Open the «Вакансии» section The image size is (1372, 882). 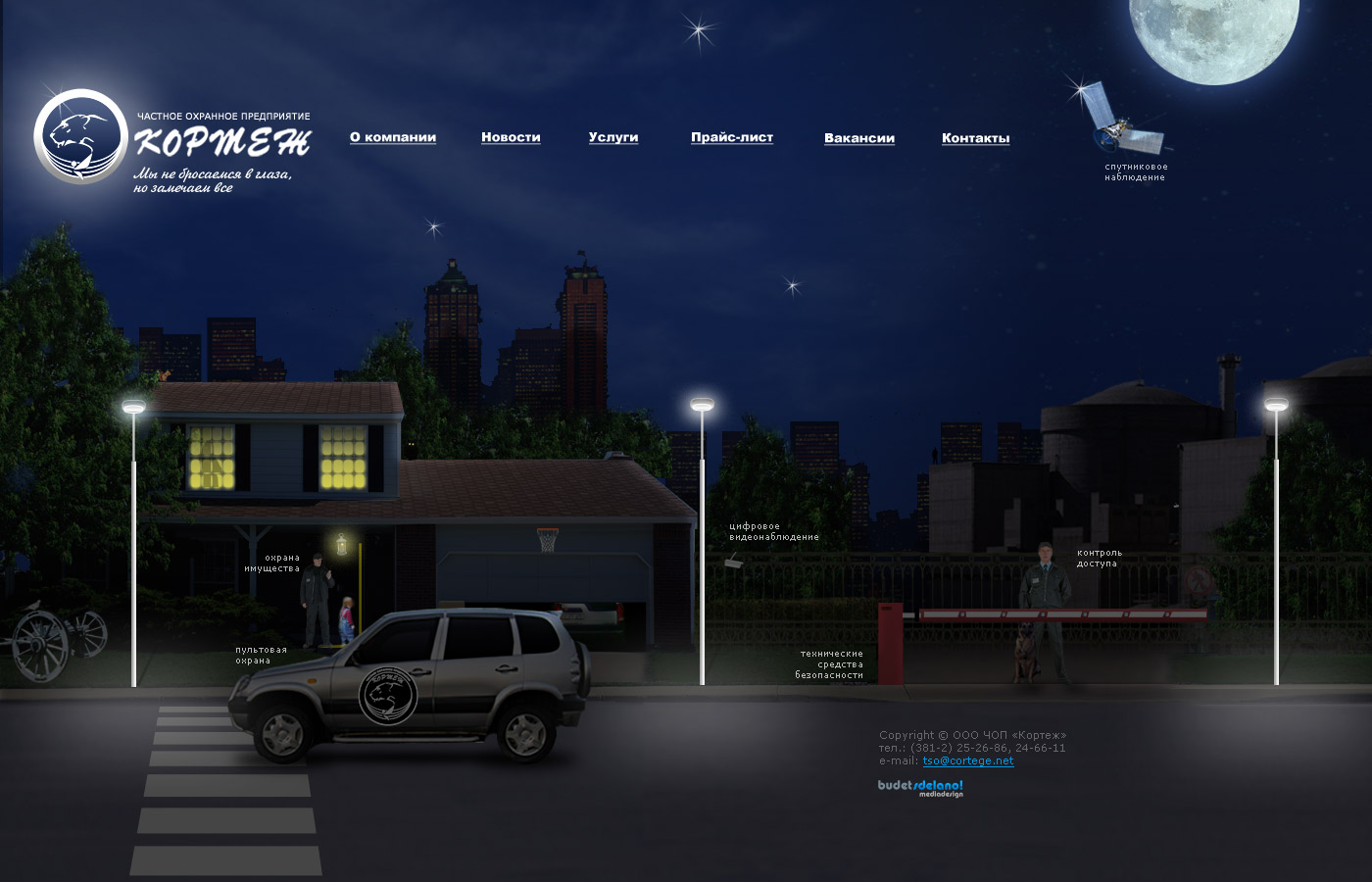pyautogui.click(x=859, y=138)
